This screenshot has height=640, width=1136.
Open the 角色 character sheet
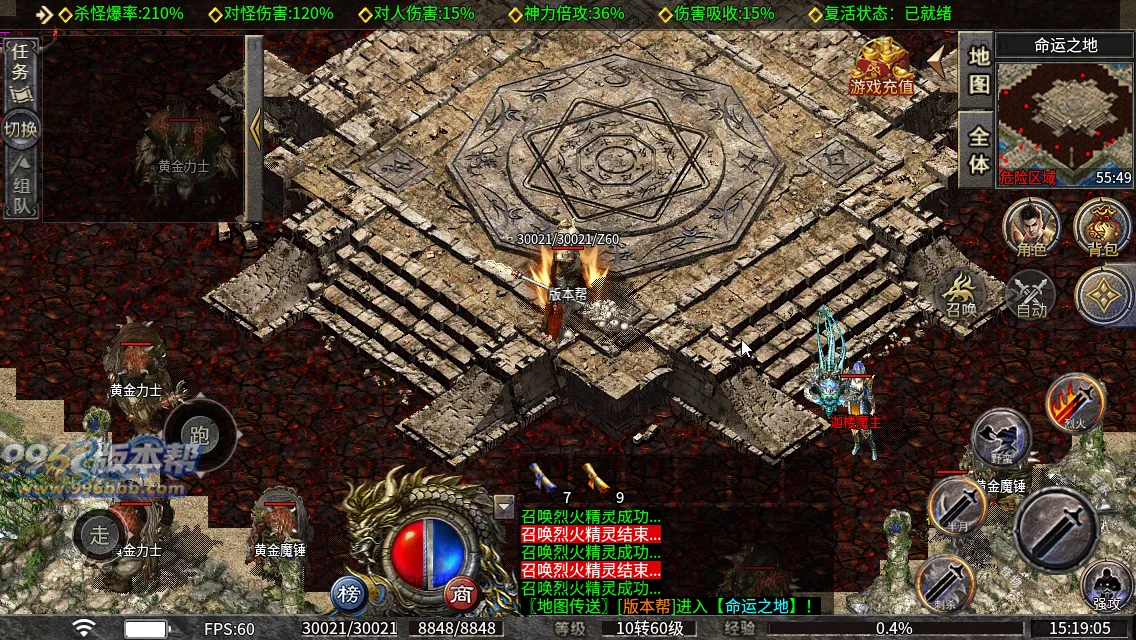[1031, 226]
